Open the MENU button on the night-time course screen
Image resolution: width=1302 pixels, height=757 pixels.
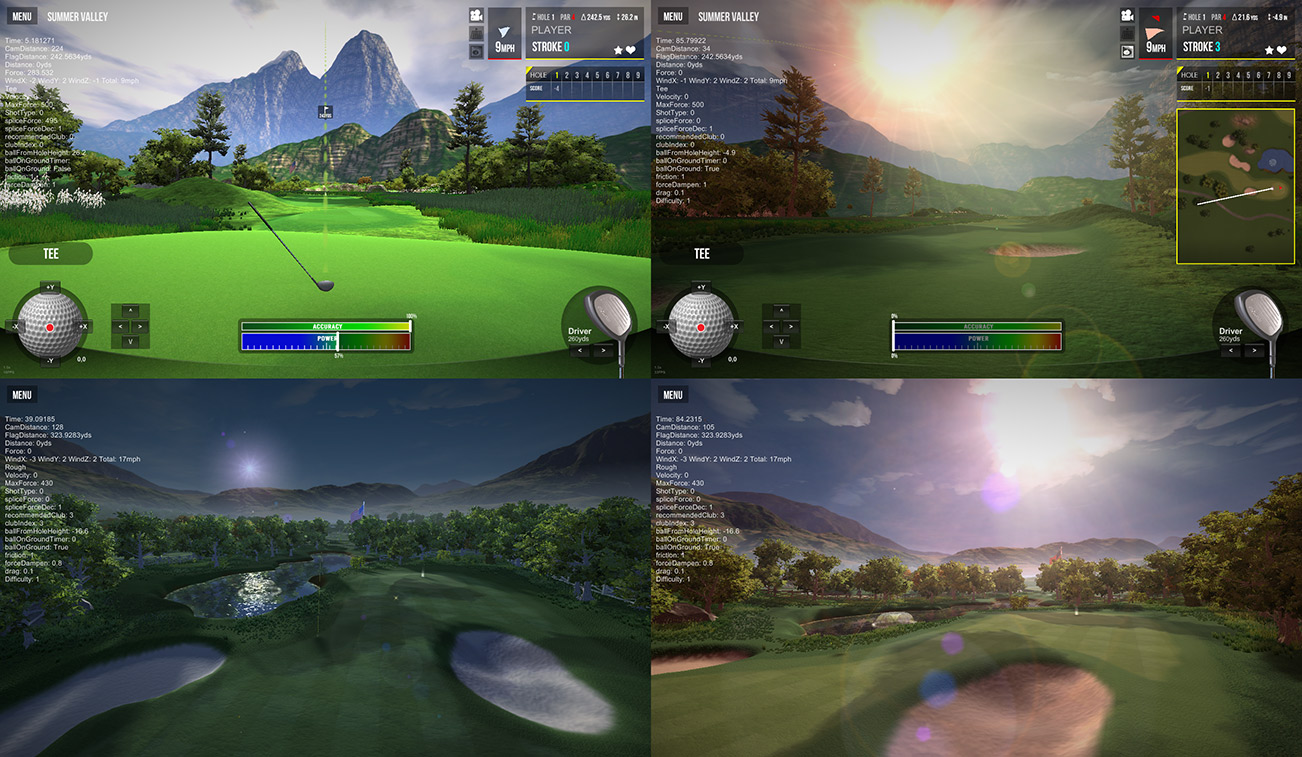coord(22,395)
